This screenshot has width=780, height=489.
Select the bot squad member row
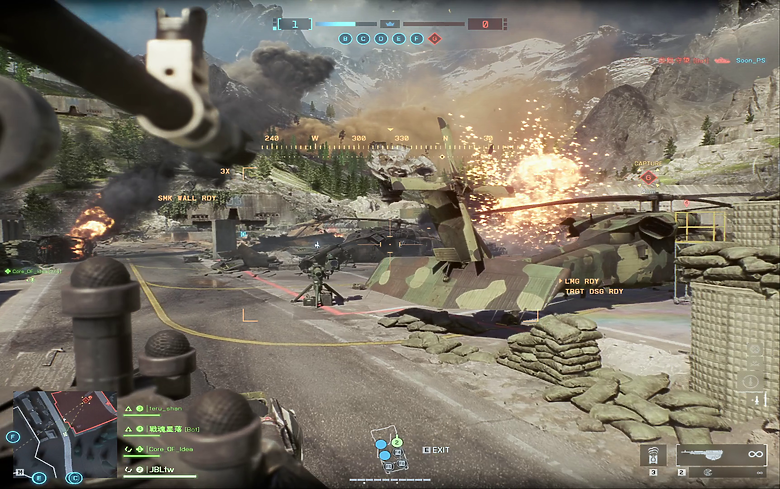[x=168, y=429]
